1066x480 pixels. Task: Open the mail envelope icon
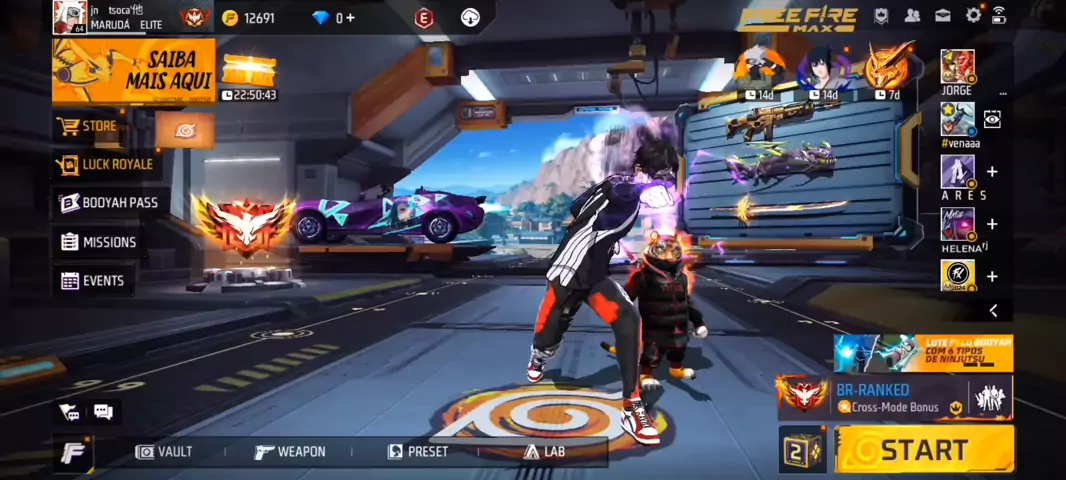pos(943,15)
